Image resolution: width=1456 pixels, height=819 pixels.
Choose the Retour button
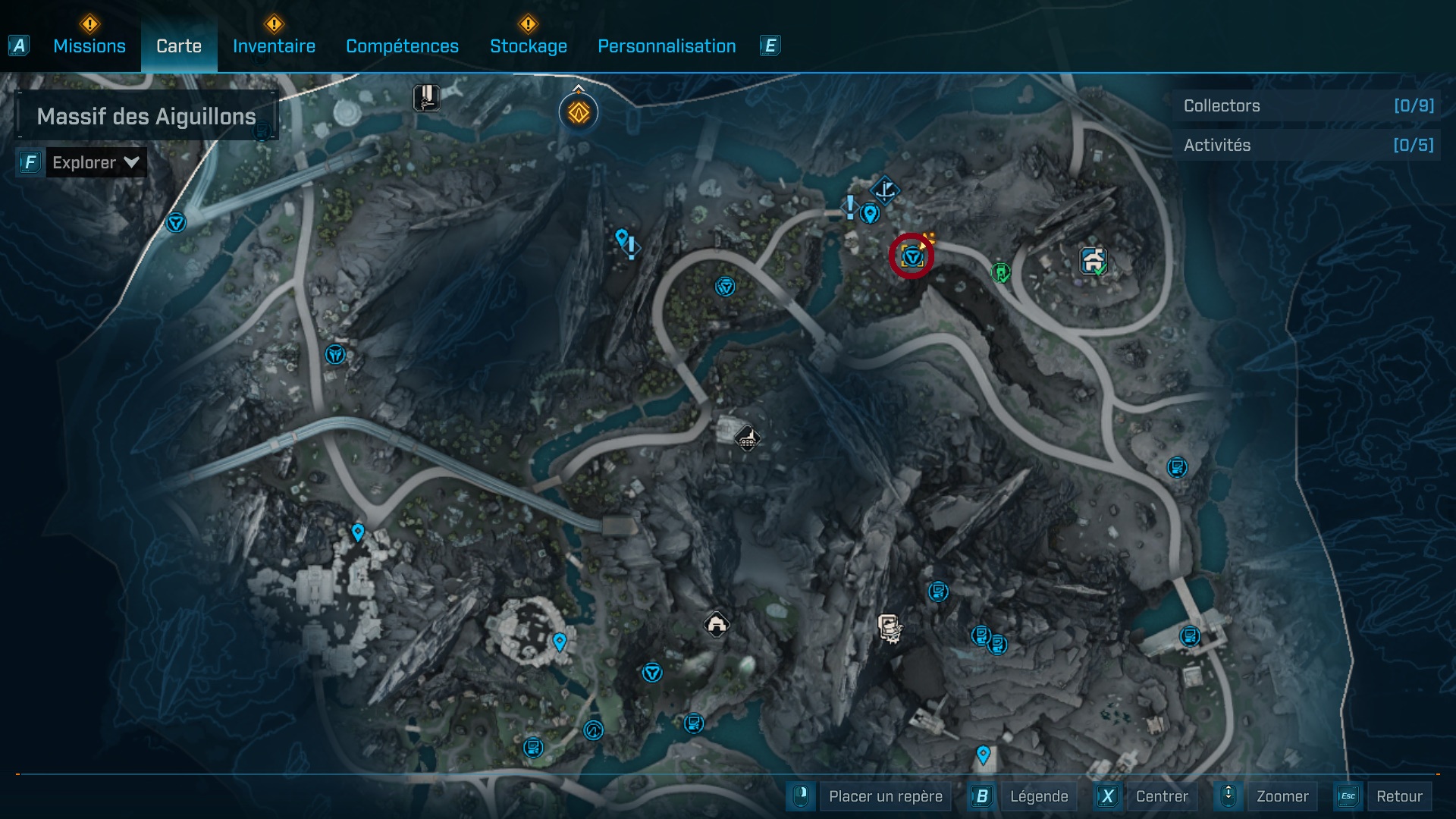pyautogui.click(x=1398, y=796)
